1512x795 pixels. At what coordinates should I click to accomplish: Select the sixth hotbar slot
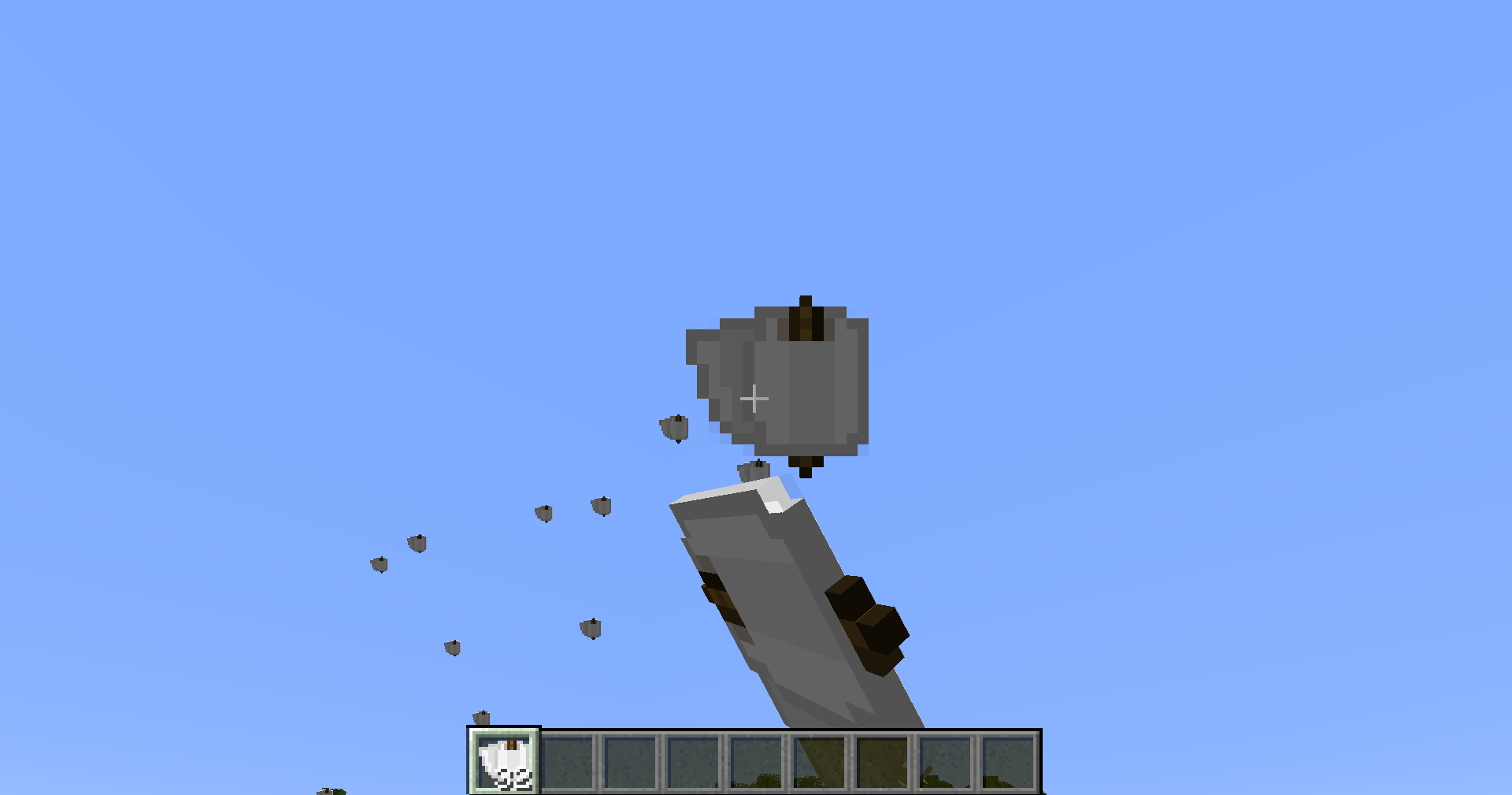click(819, 760)
